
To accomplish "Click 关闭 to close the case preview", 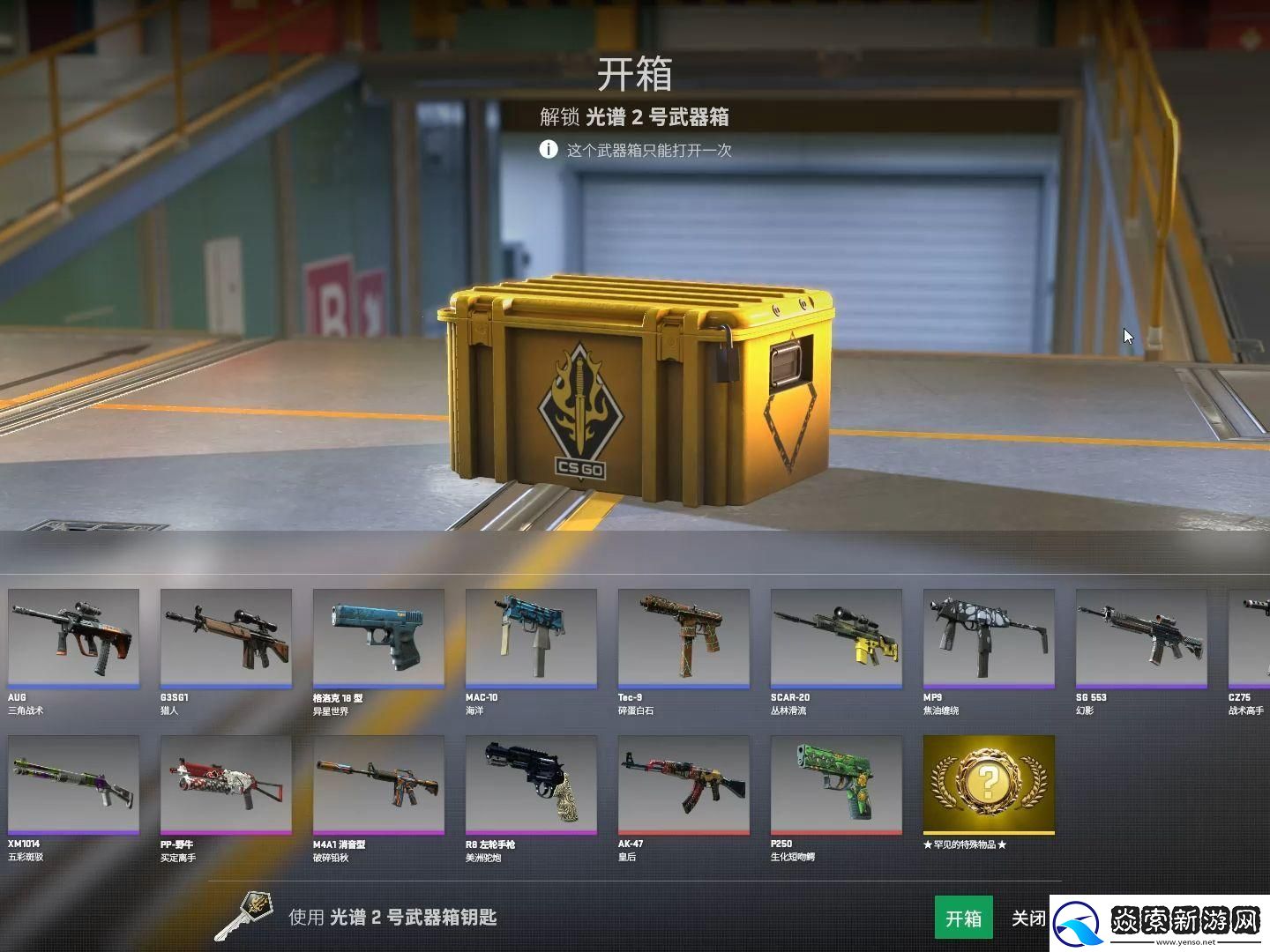I will (1030, 918).
